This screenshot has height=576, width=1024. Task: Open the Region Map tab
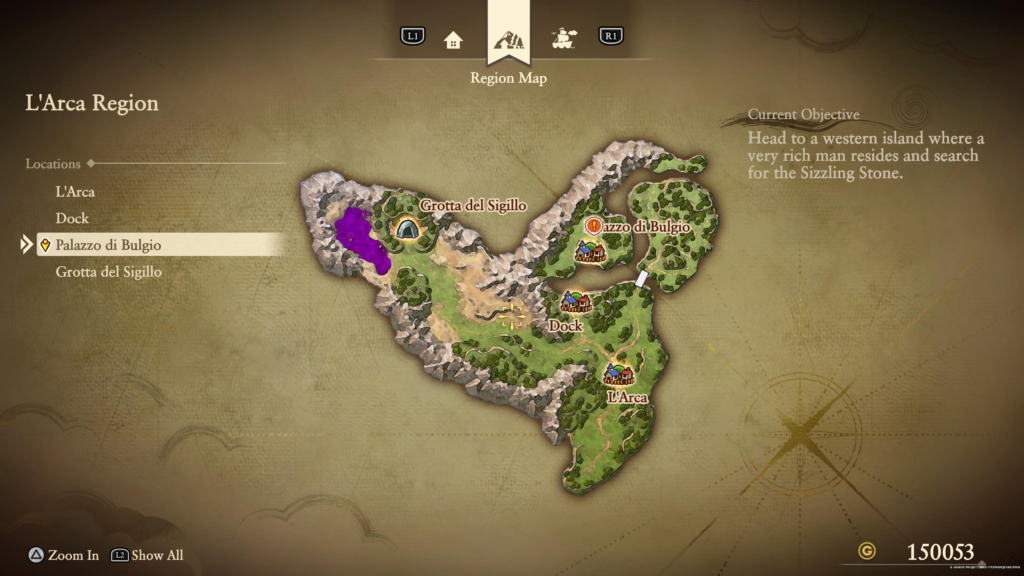[x=509, y=41]
